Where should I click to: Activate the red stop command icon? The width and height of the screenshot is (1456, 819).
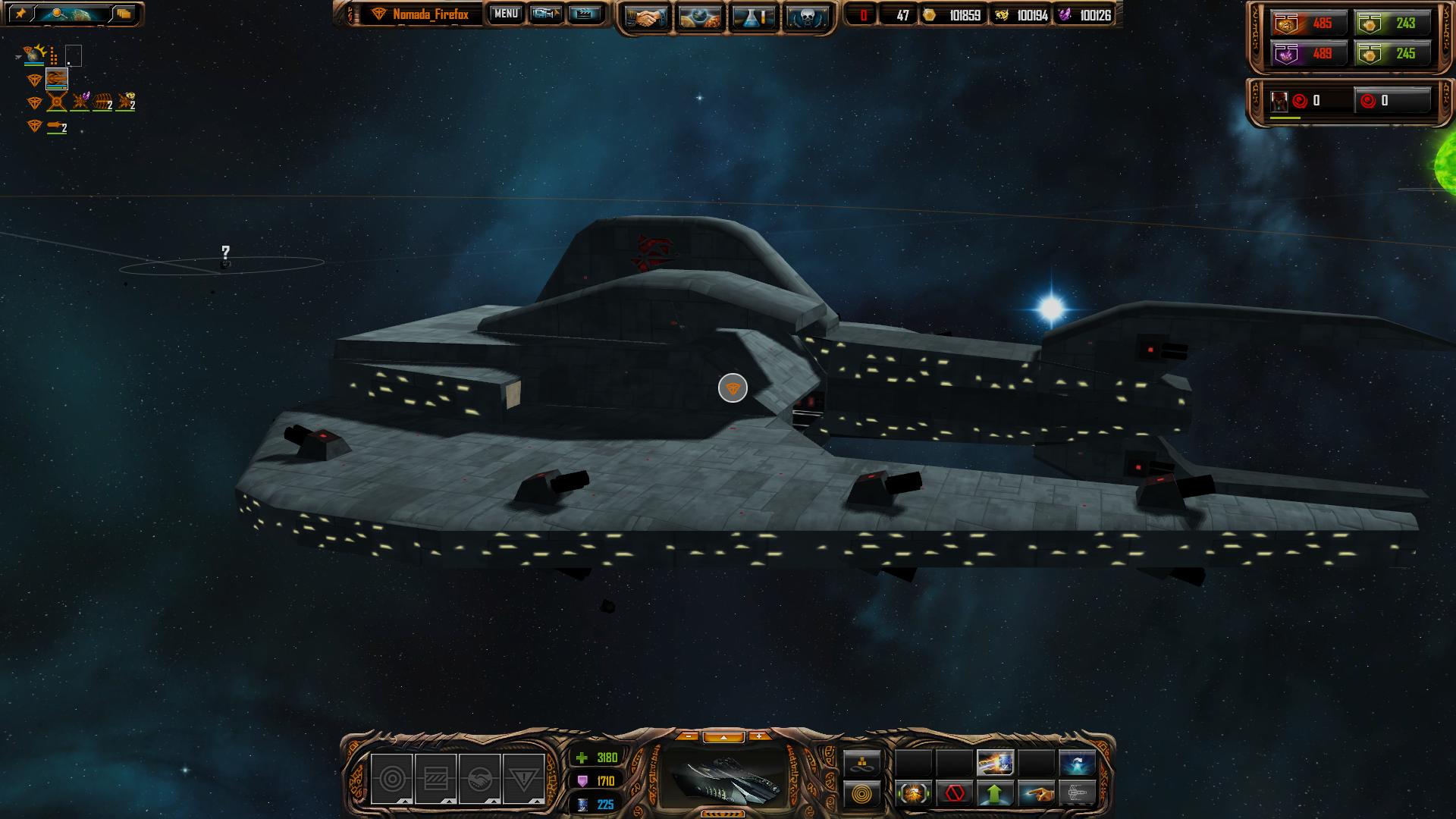click(955, 794)
